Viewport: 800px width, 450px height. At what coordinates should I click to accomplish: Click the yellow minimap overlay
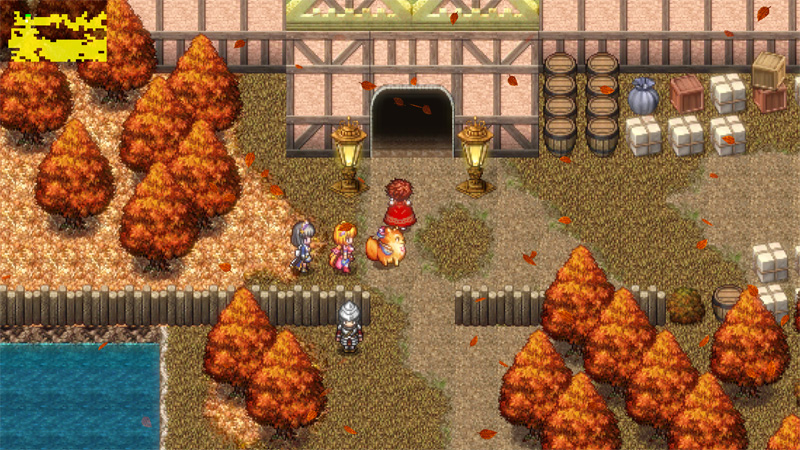click(57, 37)
